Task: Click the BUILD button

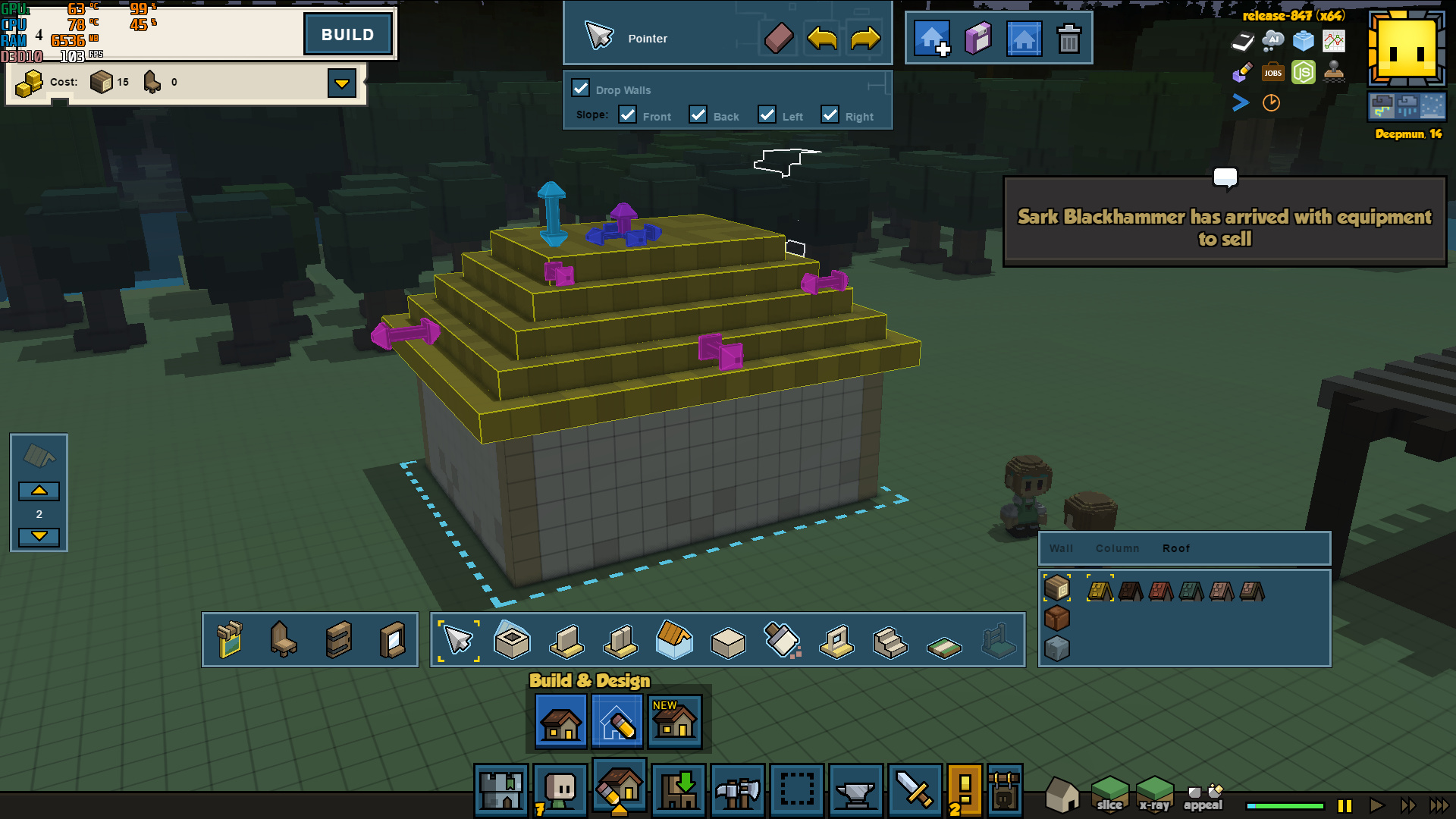Action: [347, 35]
